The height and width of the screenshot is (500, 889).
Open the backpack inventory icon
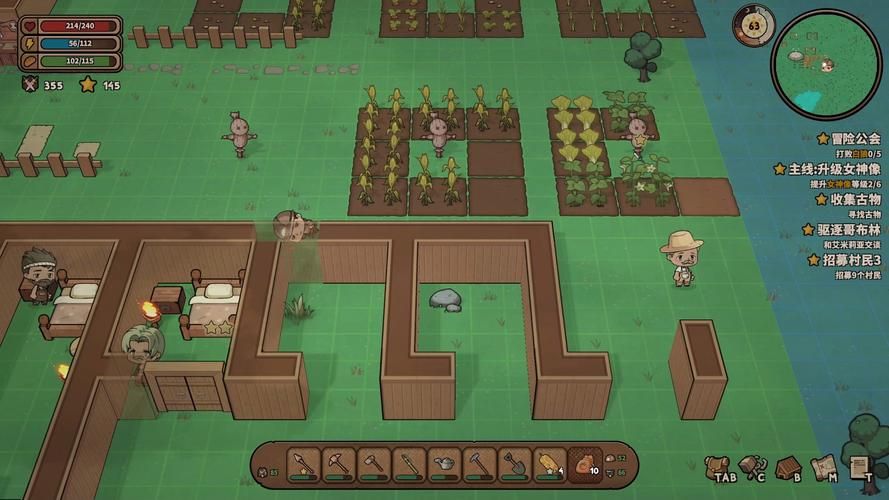coord(716,465)
